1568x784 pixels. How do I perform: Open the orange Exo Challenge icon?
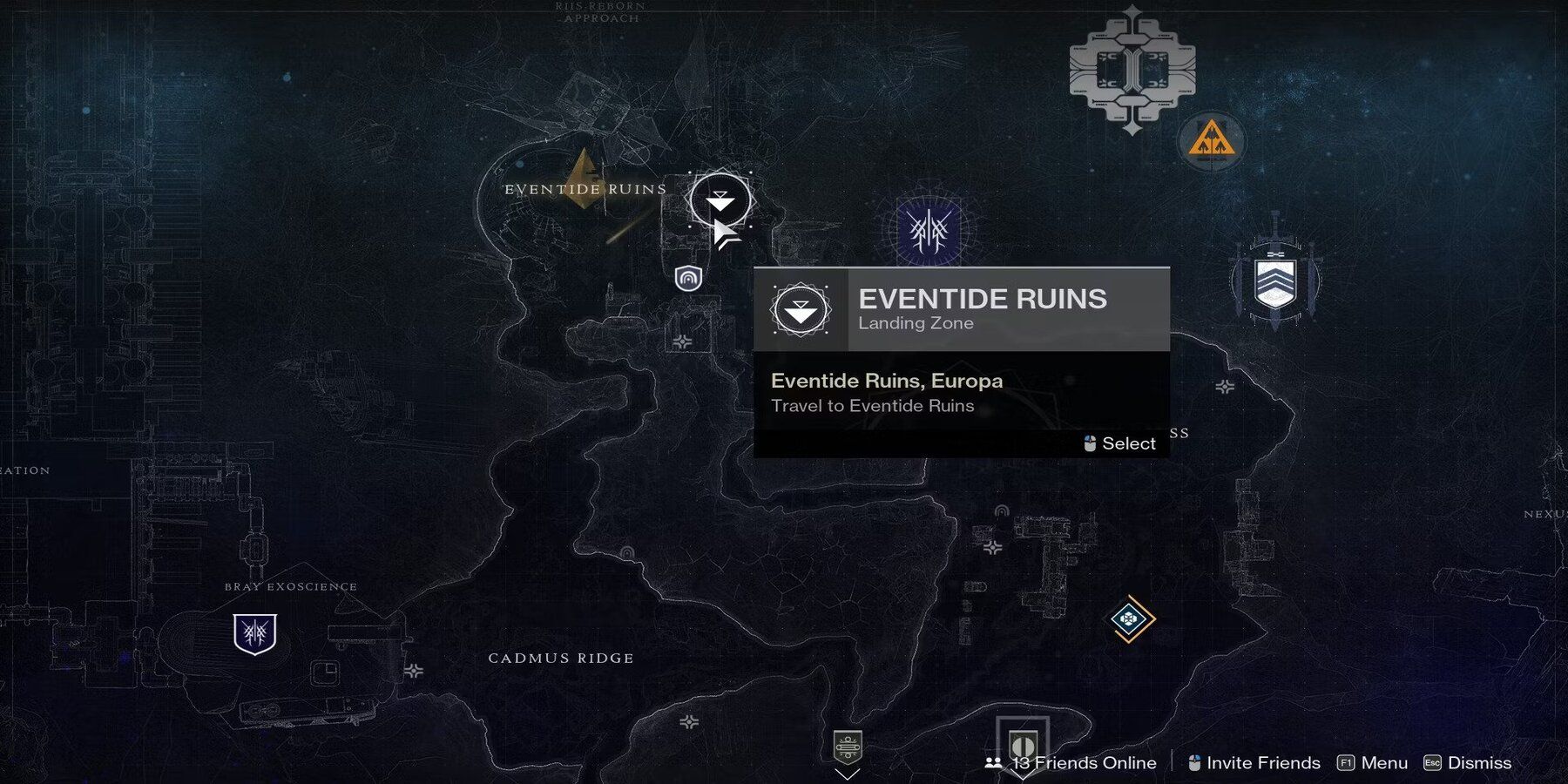pyautogui.click(x=1211, y=139)
